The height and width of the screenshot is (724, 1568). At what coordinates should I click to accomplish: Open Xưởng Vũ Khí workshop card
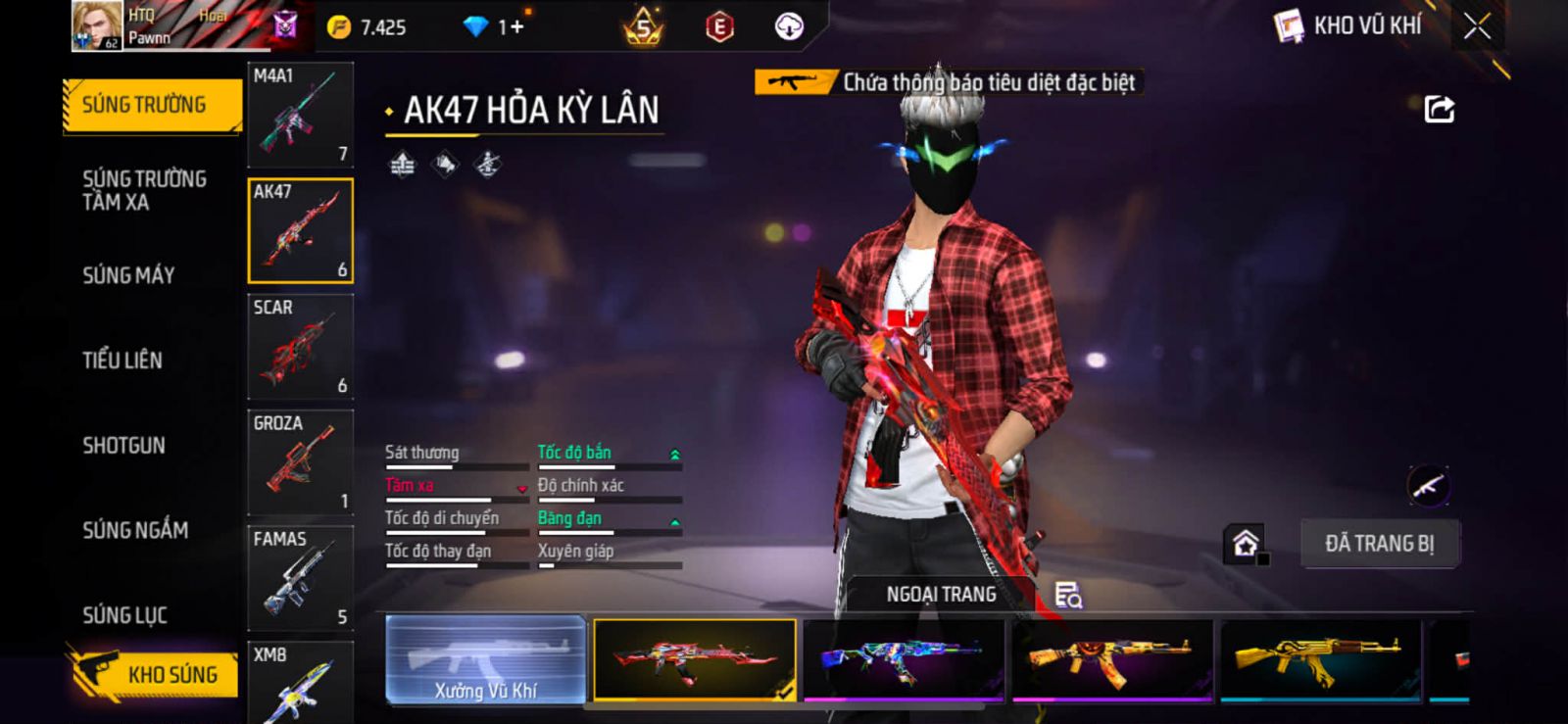tap(486, 659)
